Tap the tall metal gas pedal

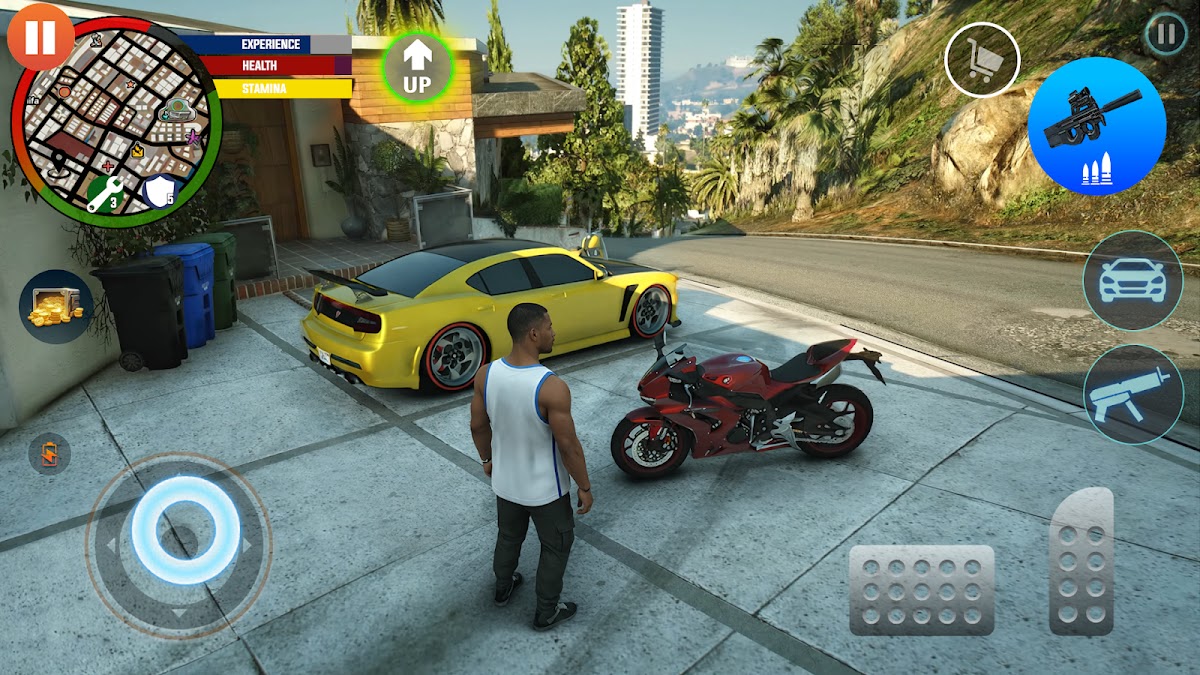(1081, 561)
